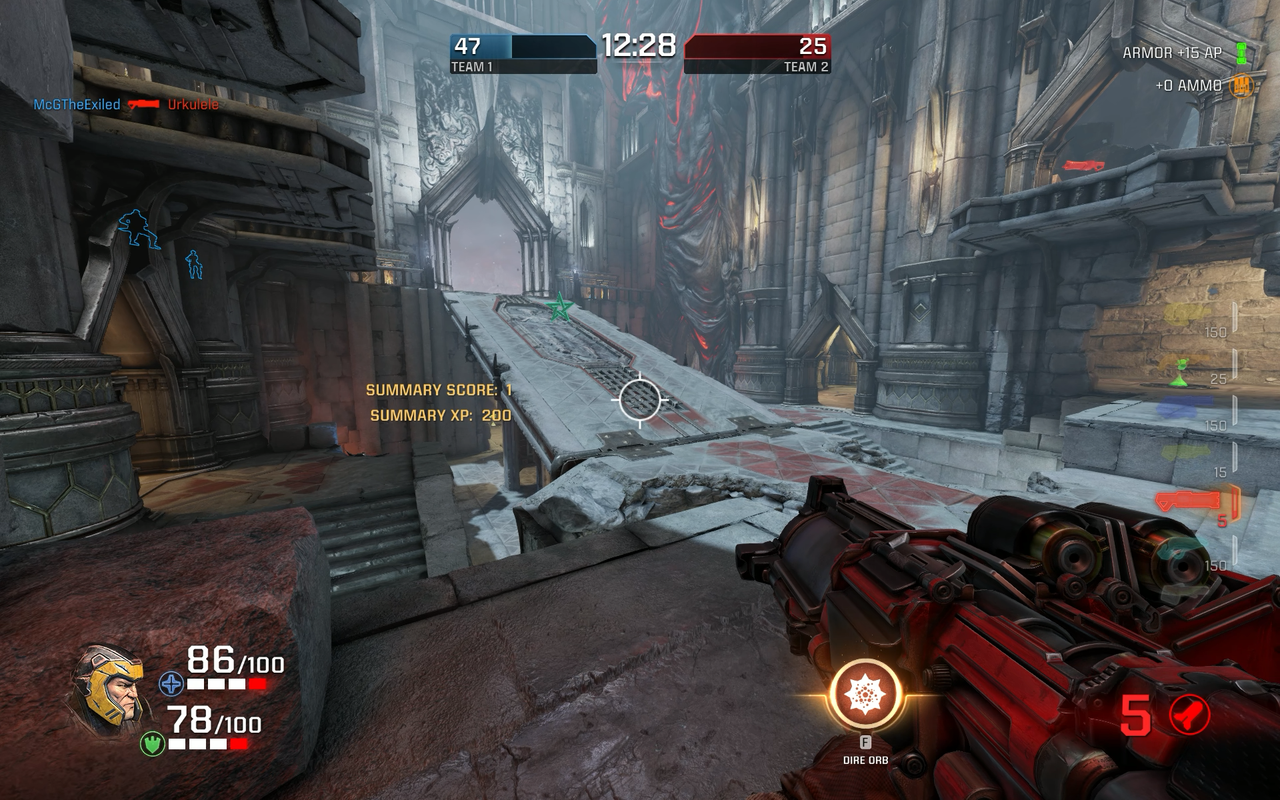Activate the Dire Orb ability icon
The image size is (1280, 800).
click(865, 694)
